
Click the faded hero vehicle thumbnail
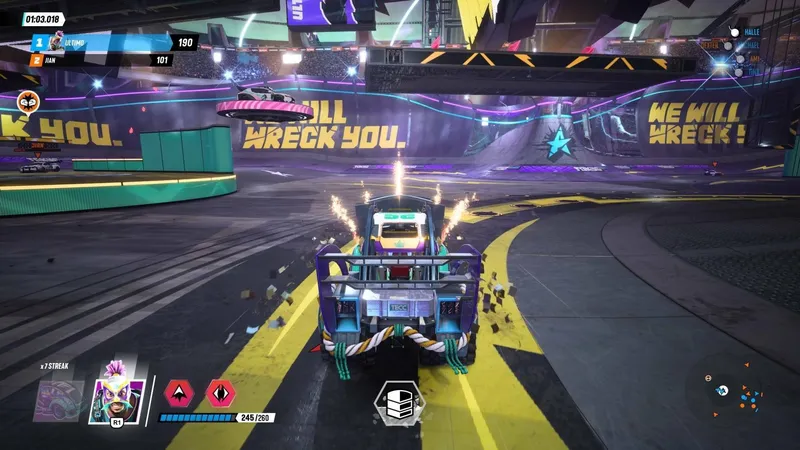(x=60, y=399)
